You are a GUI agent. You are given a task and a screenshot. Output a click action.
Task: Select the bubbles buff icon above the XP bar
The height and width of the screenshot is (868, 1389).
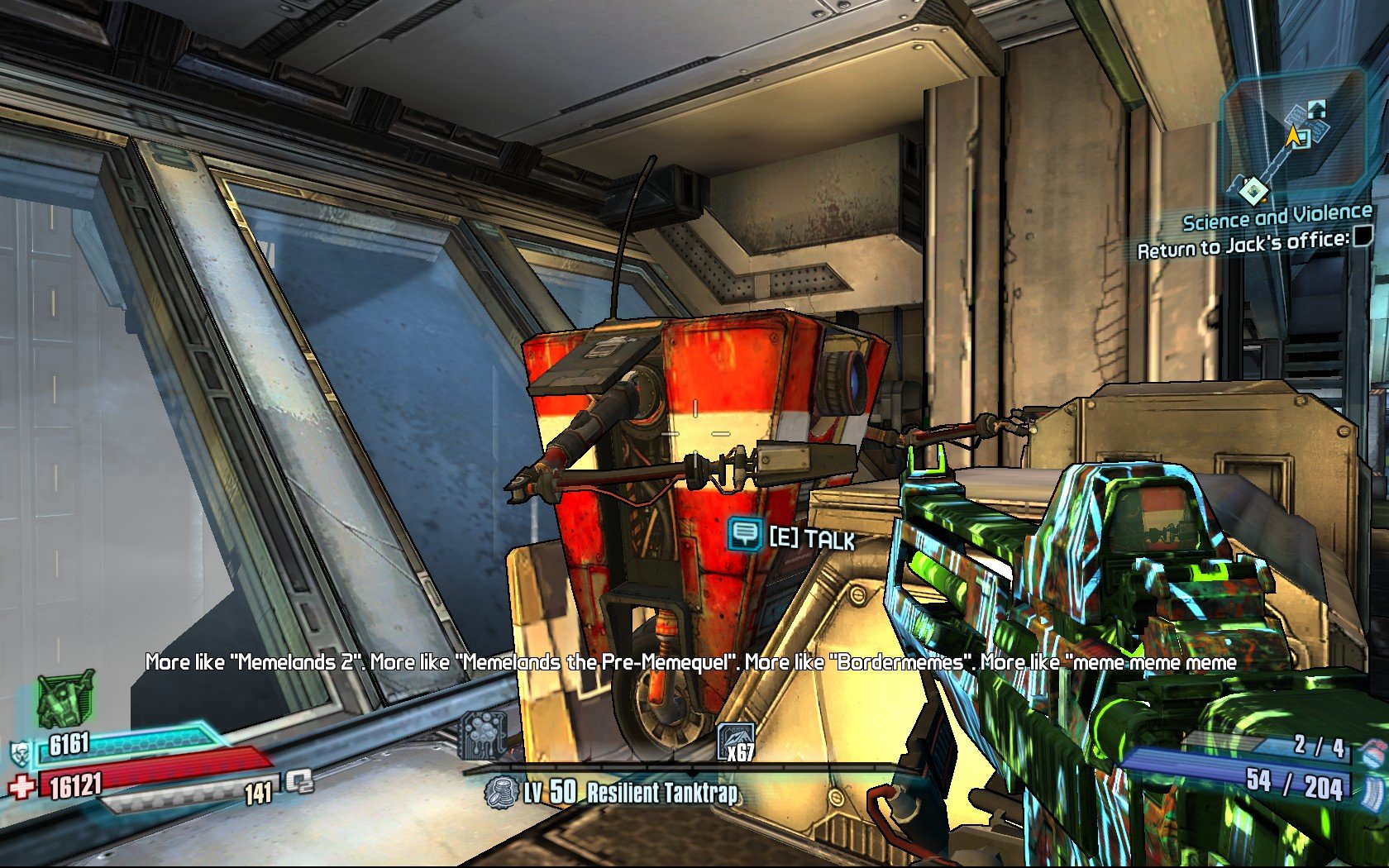pyautogui.click(x=484, y=733)
